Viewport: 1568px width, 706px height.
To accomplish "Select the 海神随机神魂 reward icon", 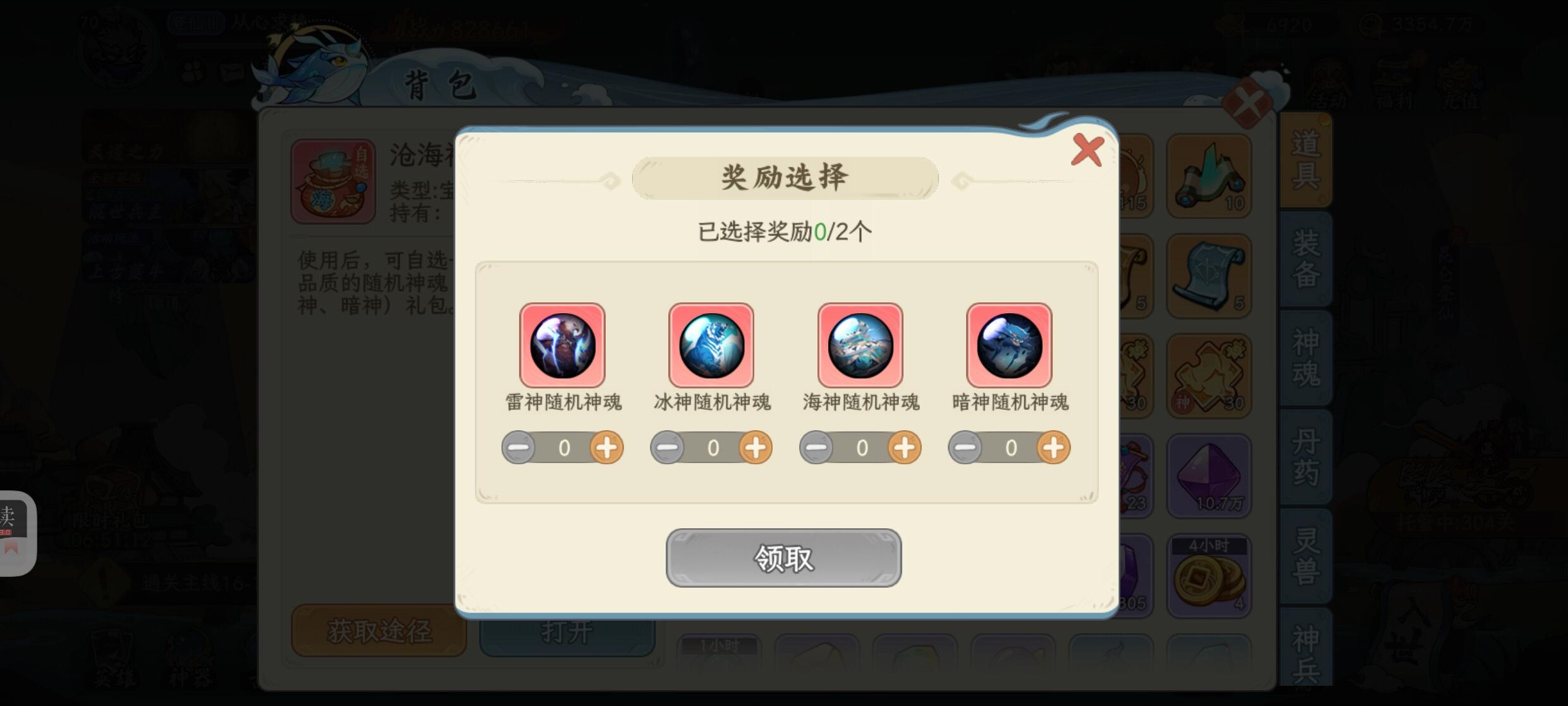I will pos(860,345).
